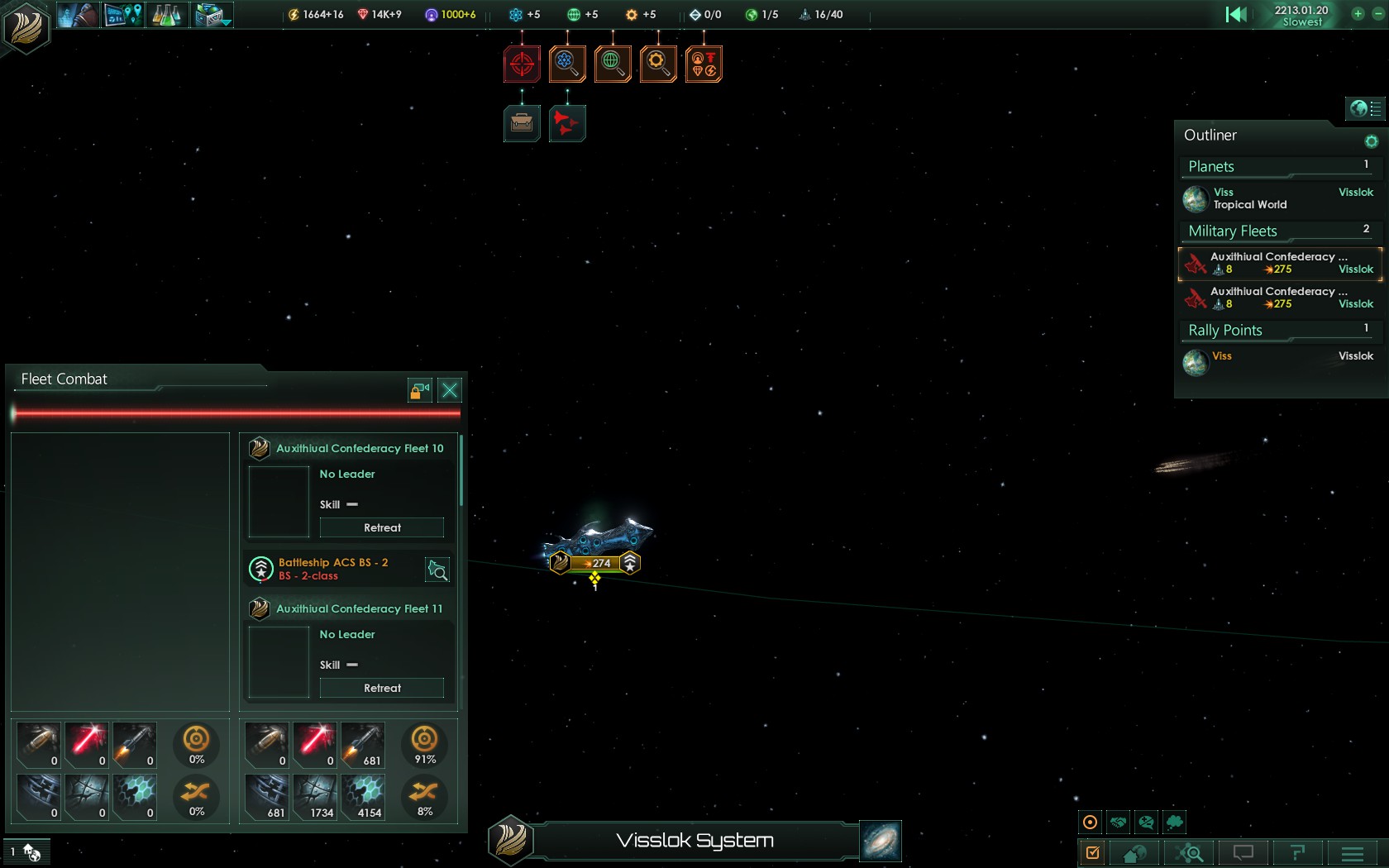Screen dimensions: 1389x868
Task: Increase game speed with plus button
Action: point(1358,13)
